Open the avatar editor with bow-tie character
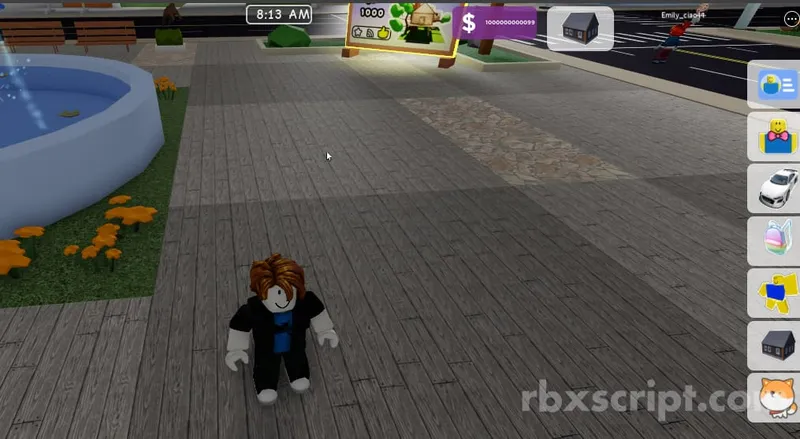 point(776,137)
